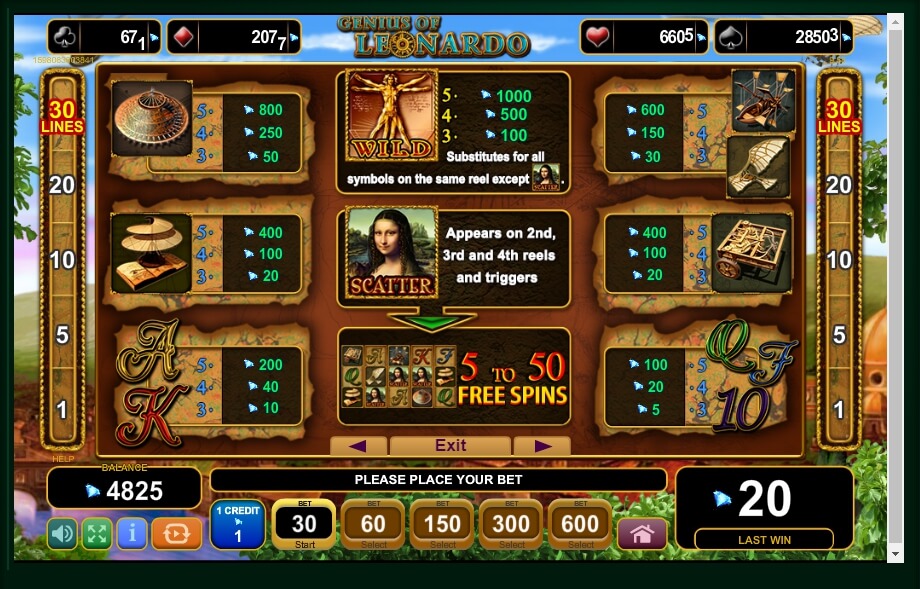
Task: Show the next paytable page
Action: 543,446
